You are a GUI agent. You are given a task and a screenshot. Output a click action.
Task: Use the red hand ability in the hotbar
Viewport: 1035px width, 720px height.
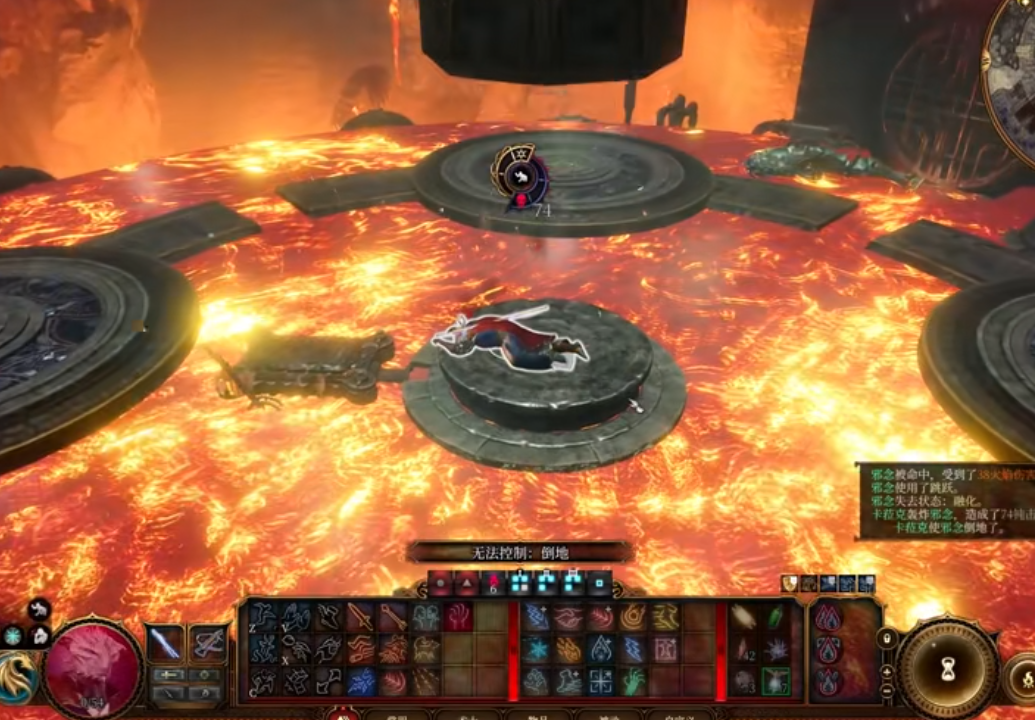click(458, 618)
